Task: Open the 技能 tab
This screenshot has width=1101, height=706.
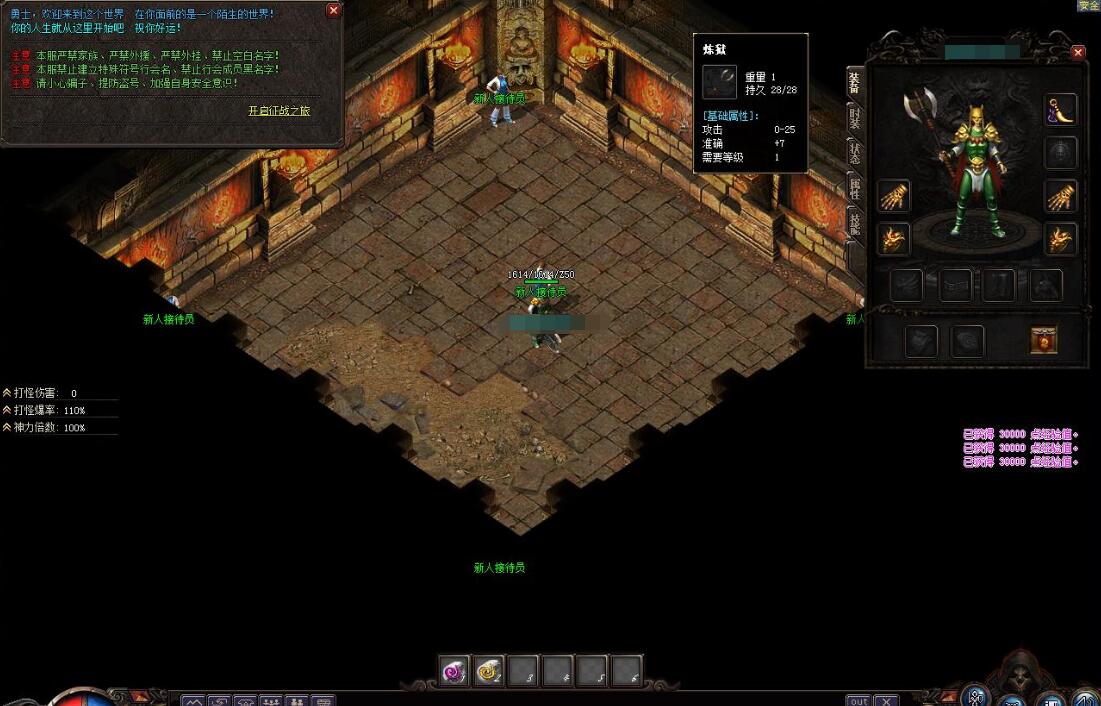Action: [x=854, y=222]
